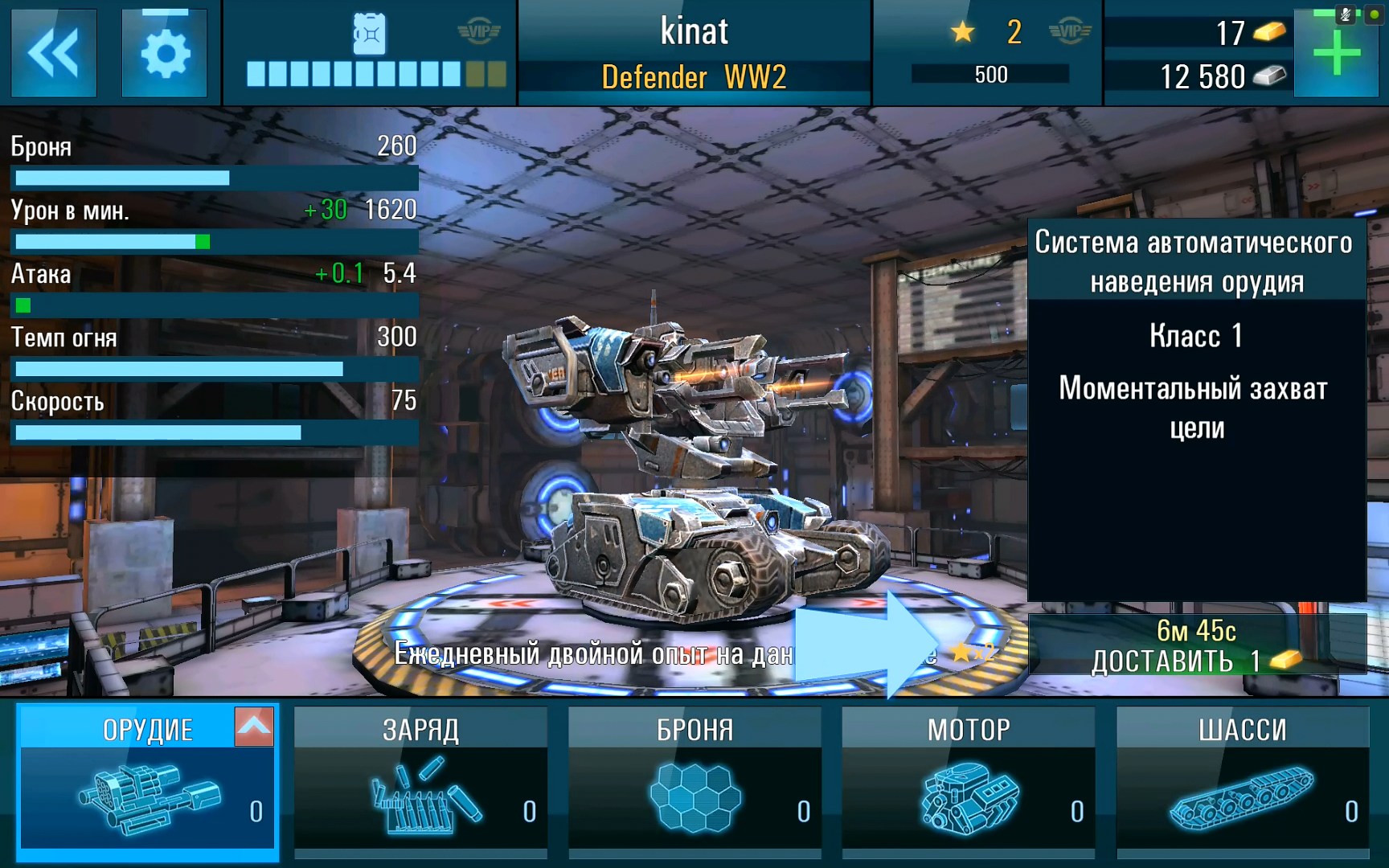Open the gear settings menu

(x=165, y=53)
